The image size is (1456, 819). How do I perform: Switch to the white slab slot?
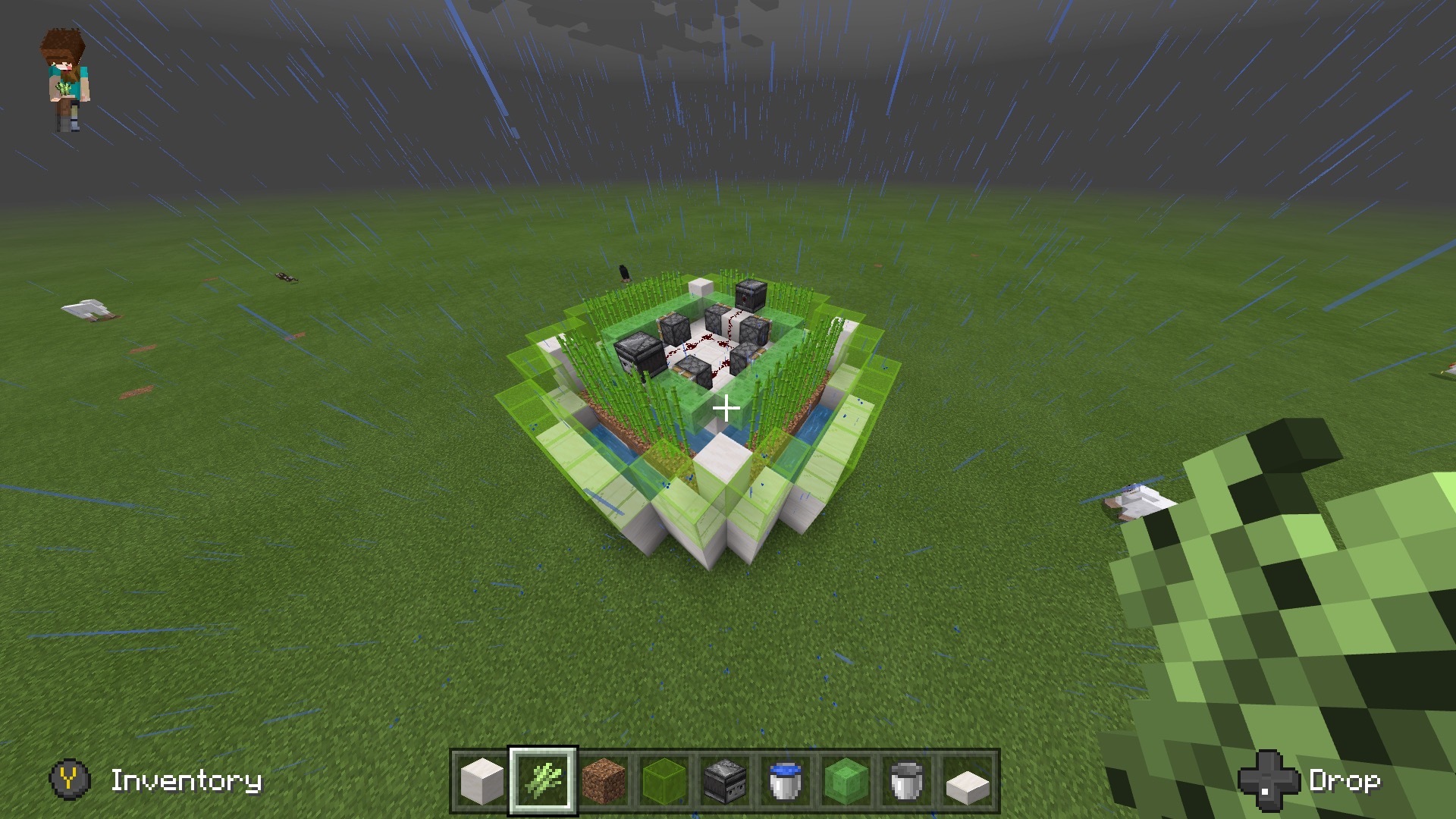968,780
